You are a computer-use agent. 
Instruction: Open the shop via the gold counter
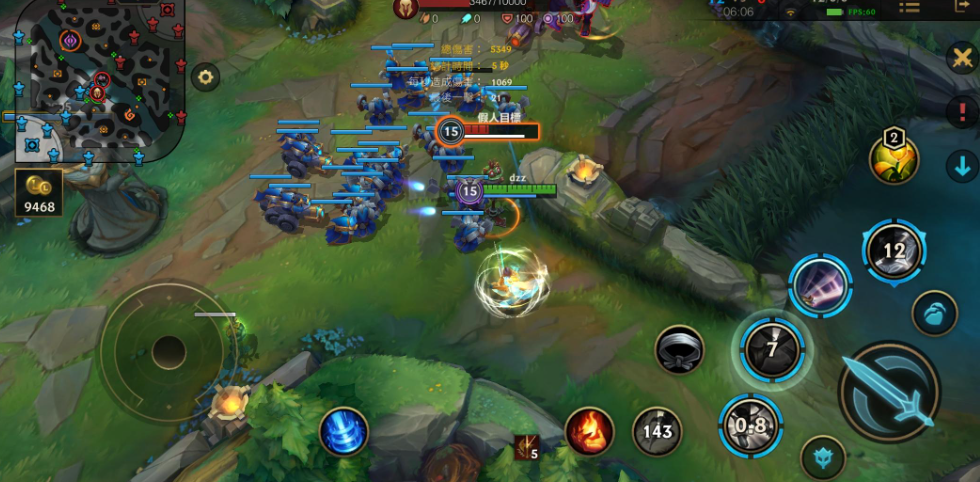click(40, 193)
